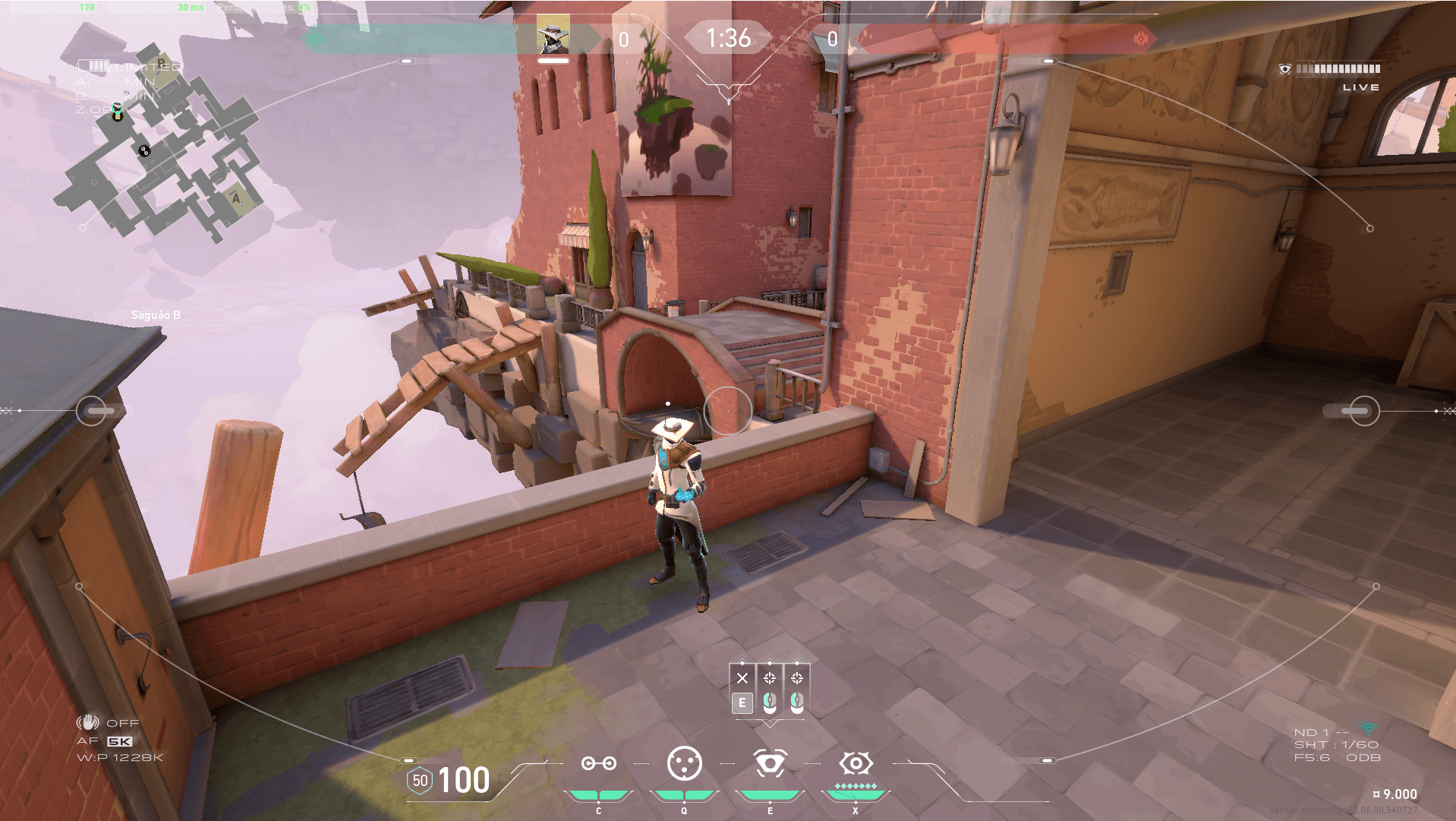The image size is (1456, 821).
Task: Trigger the Neural Theft ultimate icon
Action: [x=856, y=763]
